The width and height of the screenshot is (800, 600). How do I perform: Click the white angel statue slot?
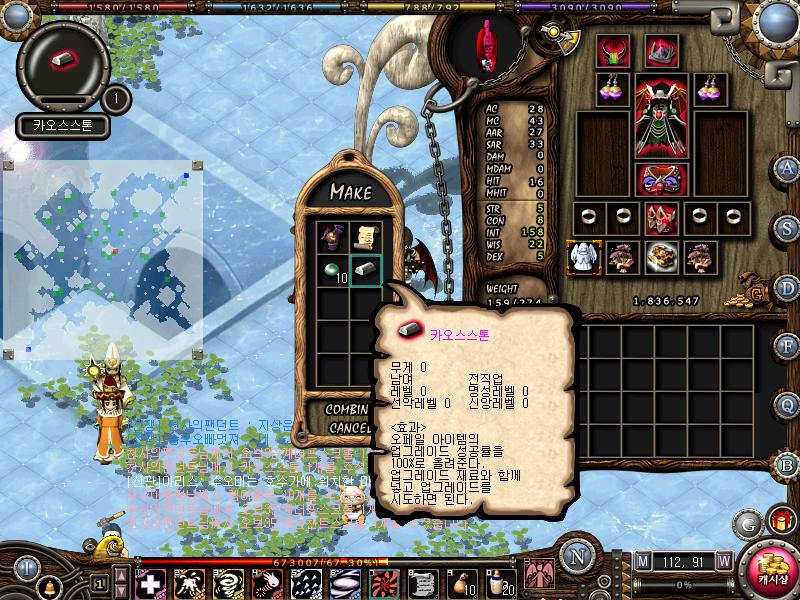[x=582, y=257]
